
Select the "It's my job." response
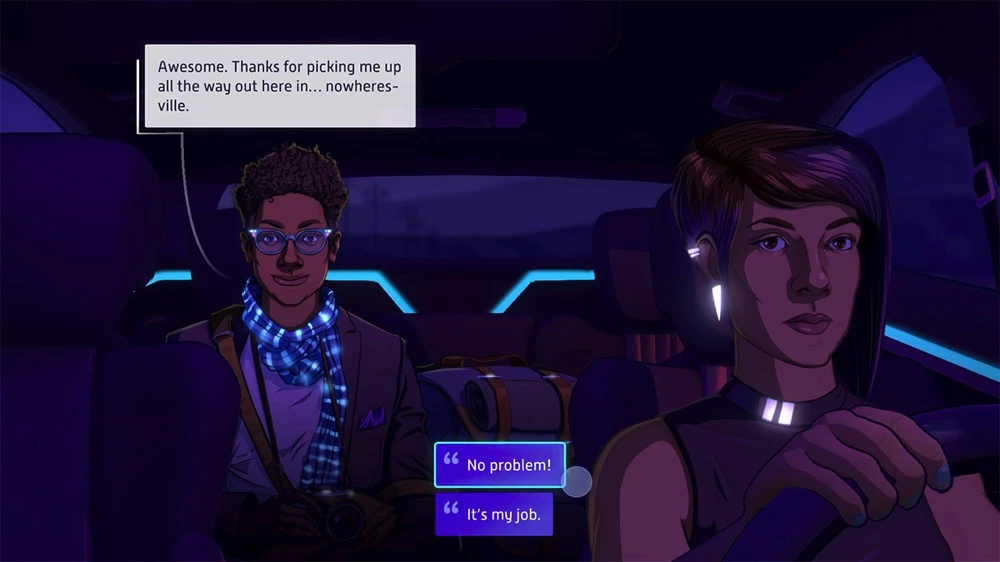point(494,514)
